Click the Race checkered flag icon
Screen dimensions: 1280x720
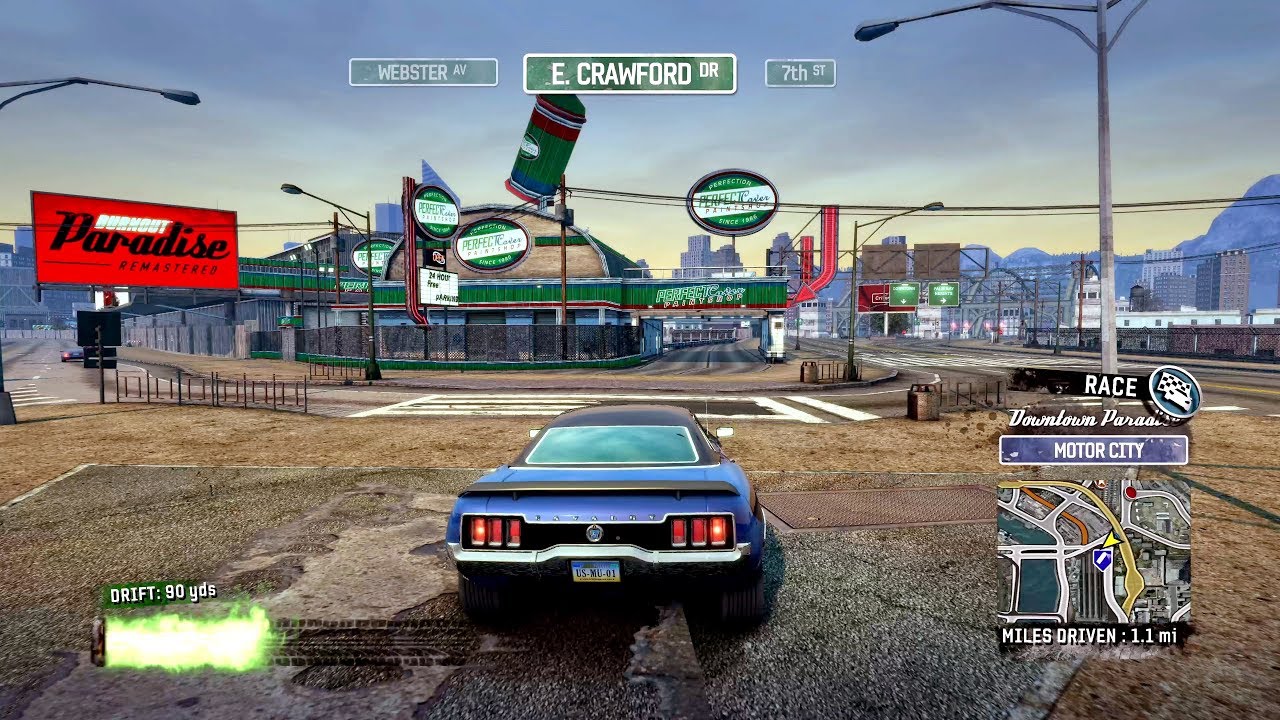coord(1174,391)
